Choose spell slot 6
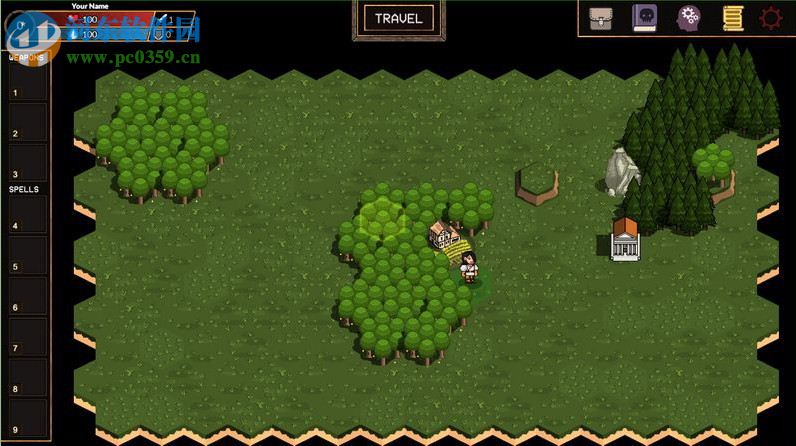The image size is (796, 446). (27, 301)
